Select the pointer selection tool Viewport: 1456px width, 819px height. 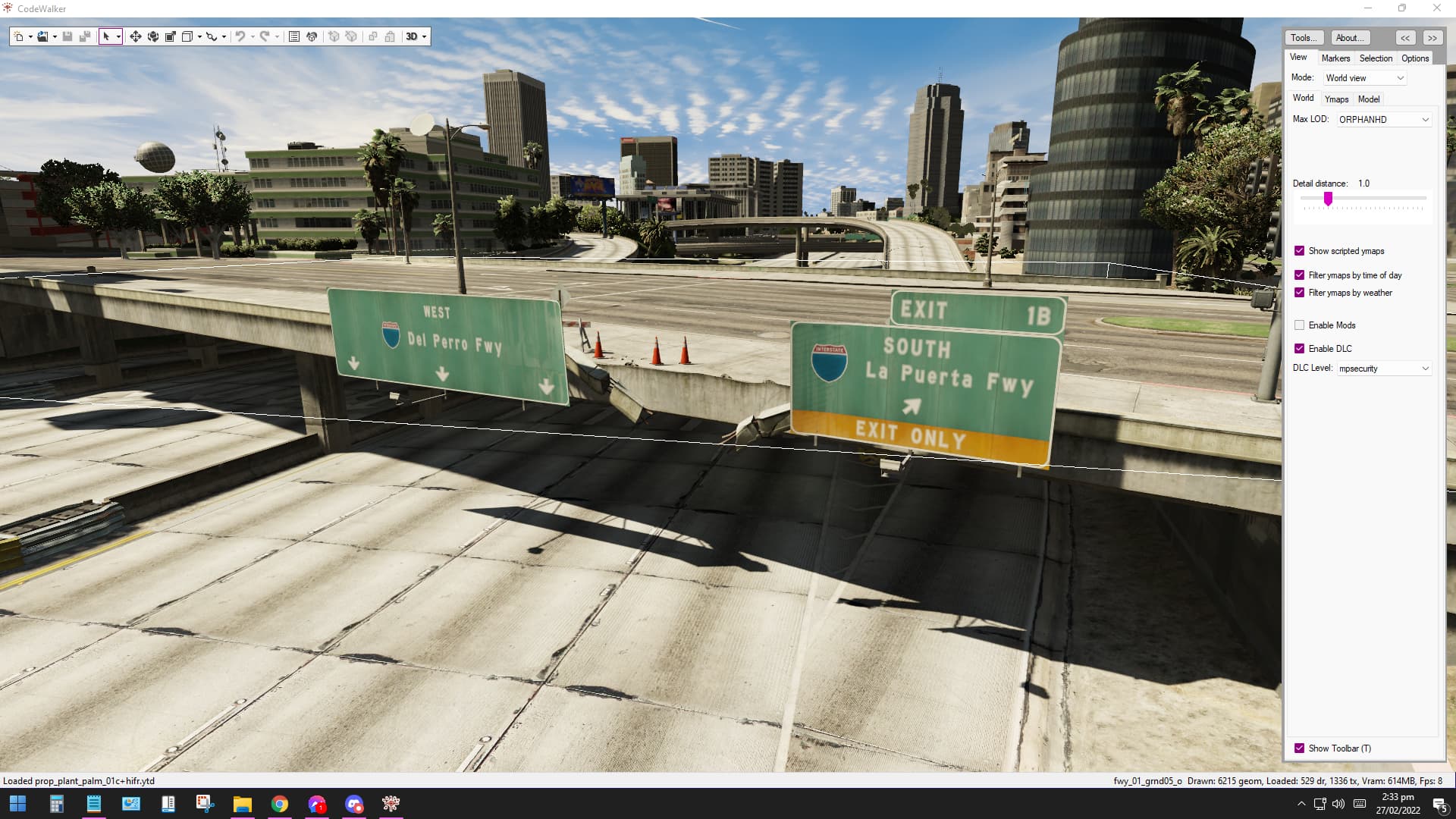click(x=108, y=36)
